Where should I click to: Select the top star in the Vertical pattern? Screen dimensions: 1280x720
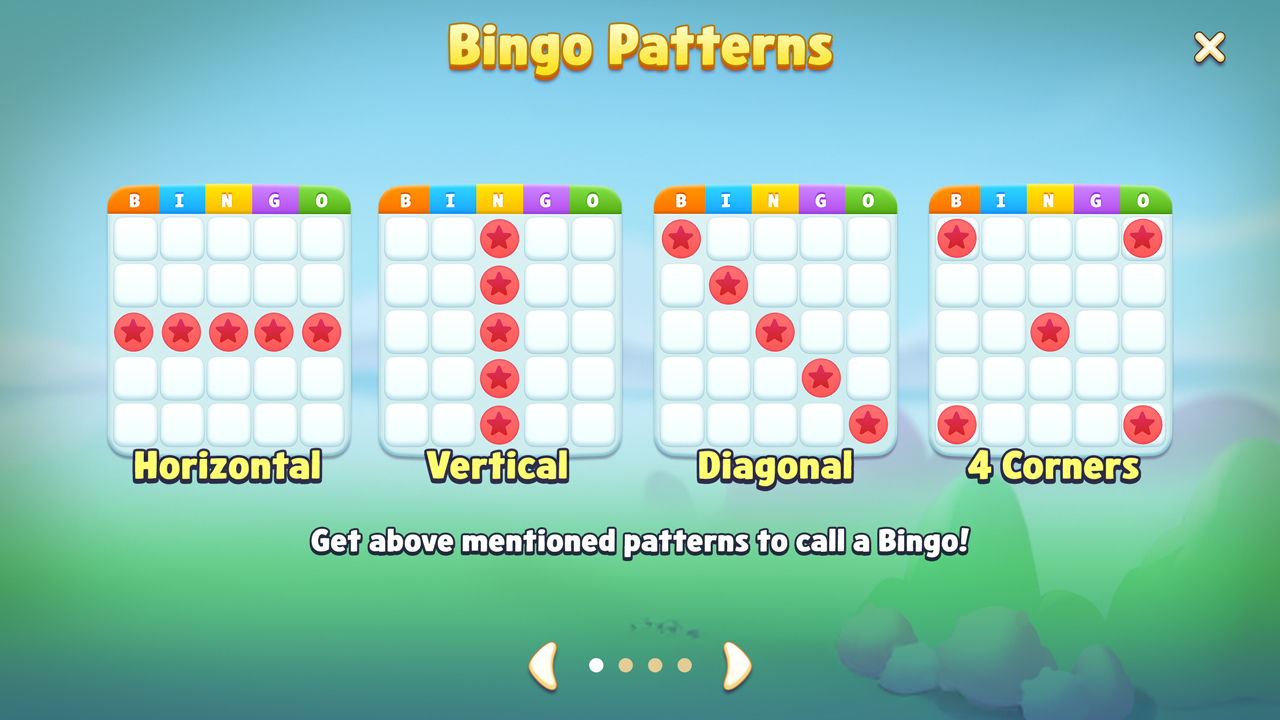point(500,238)
